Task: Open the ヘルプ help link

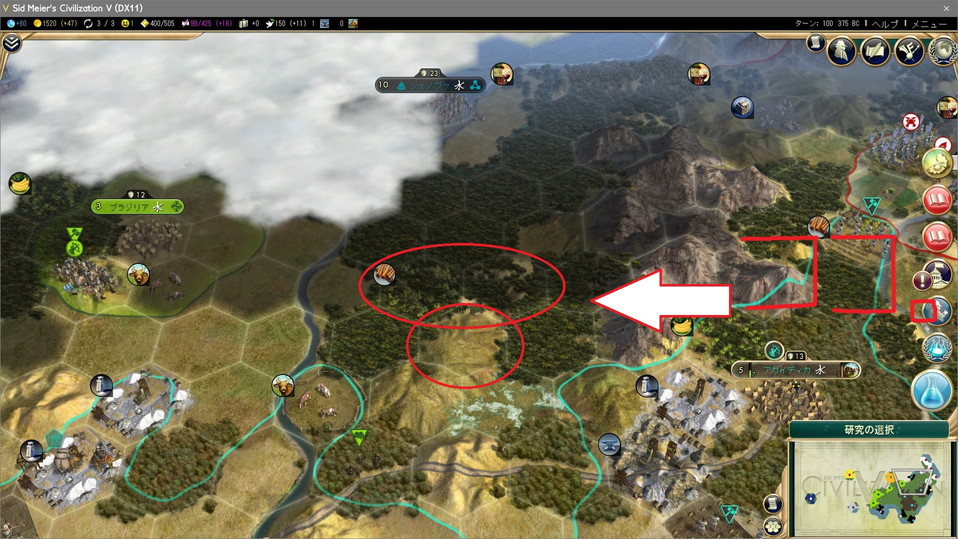Action: point(885,23)
